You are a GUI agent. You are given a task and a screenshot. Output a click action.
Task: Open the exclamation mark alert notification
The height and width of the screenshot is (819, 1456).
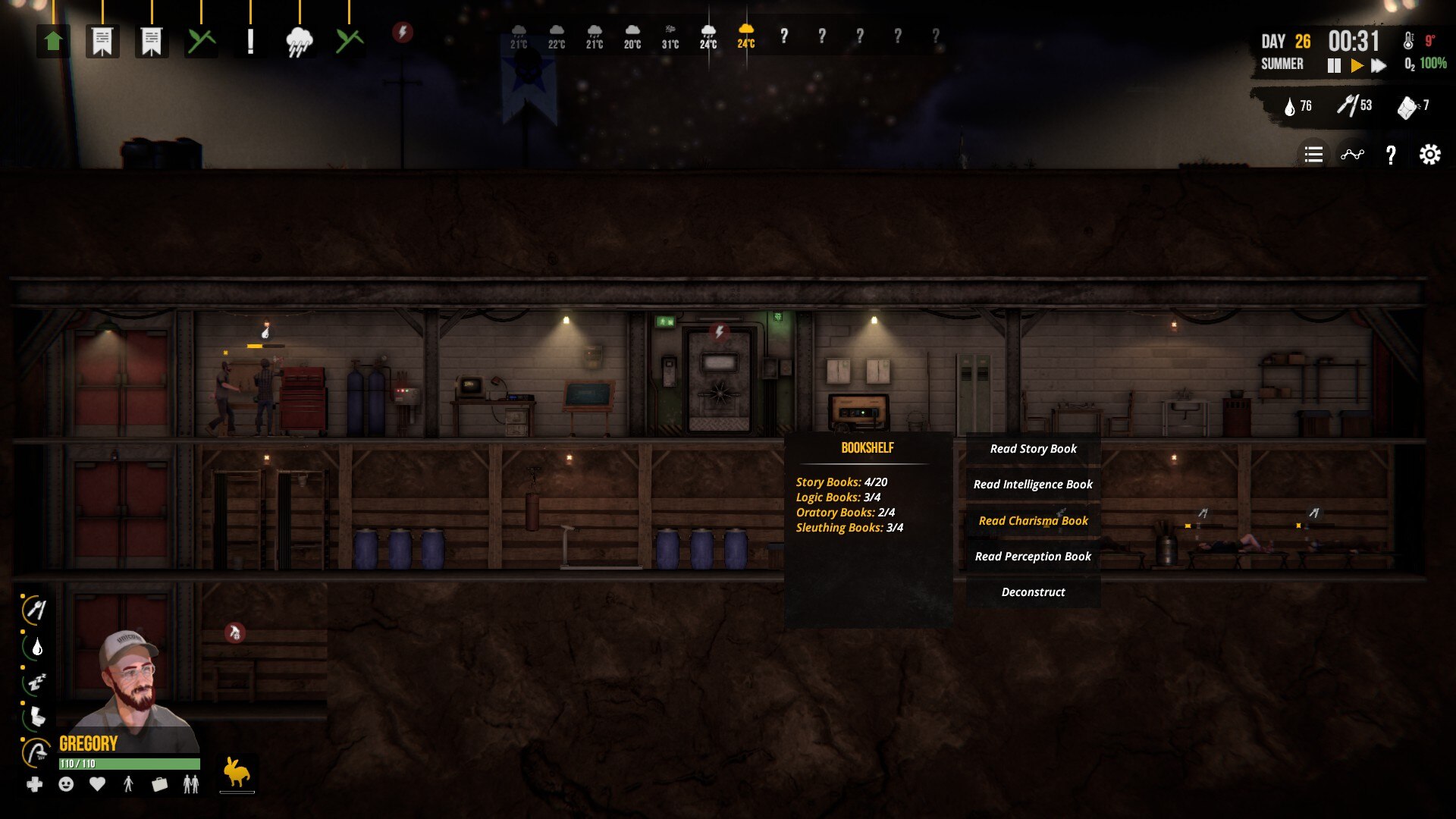coord(250,41)
